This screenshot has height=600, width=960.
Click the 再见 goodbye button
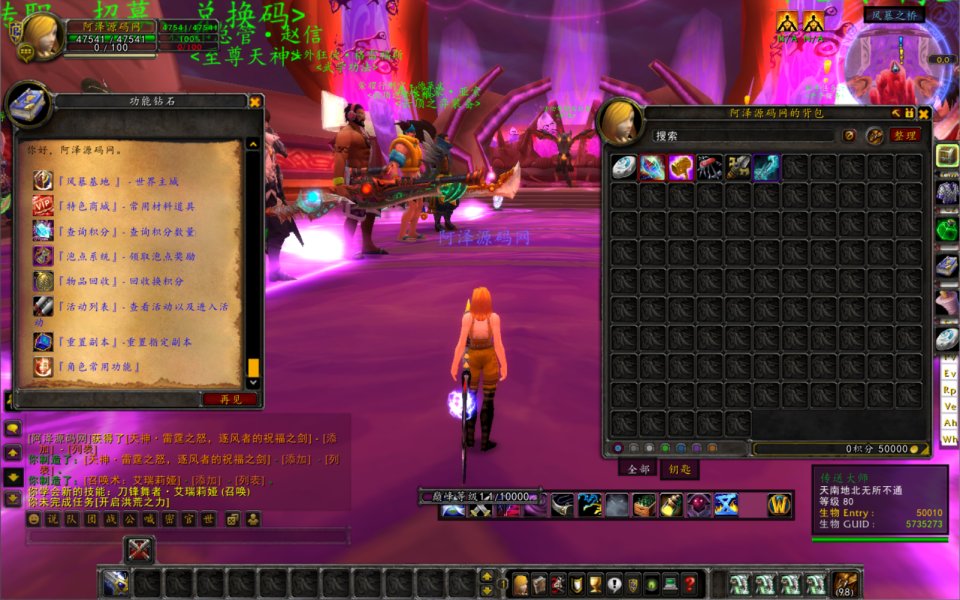coord(230,399)
